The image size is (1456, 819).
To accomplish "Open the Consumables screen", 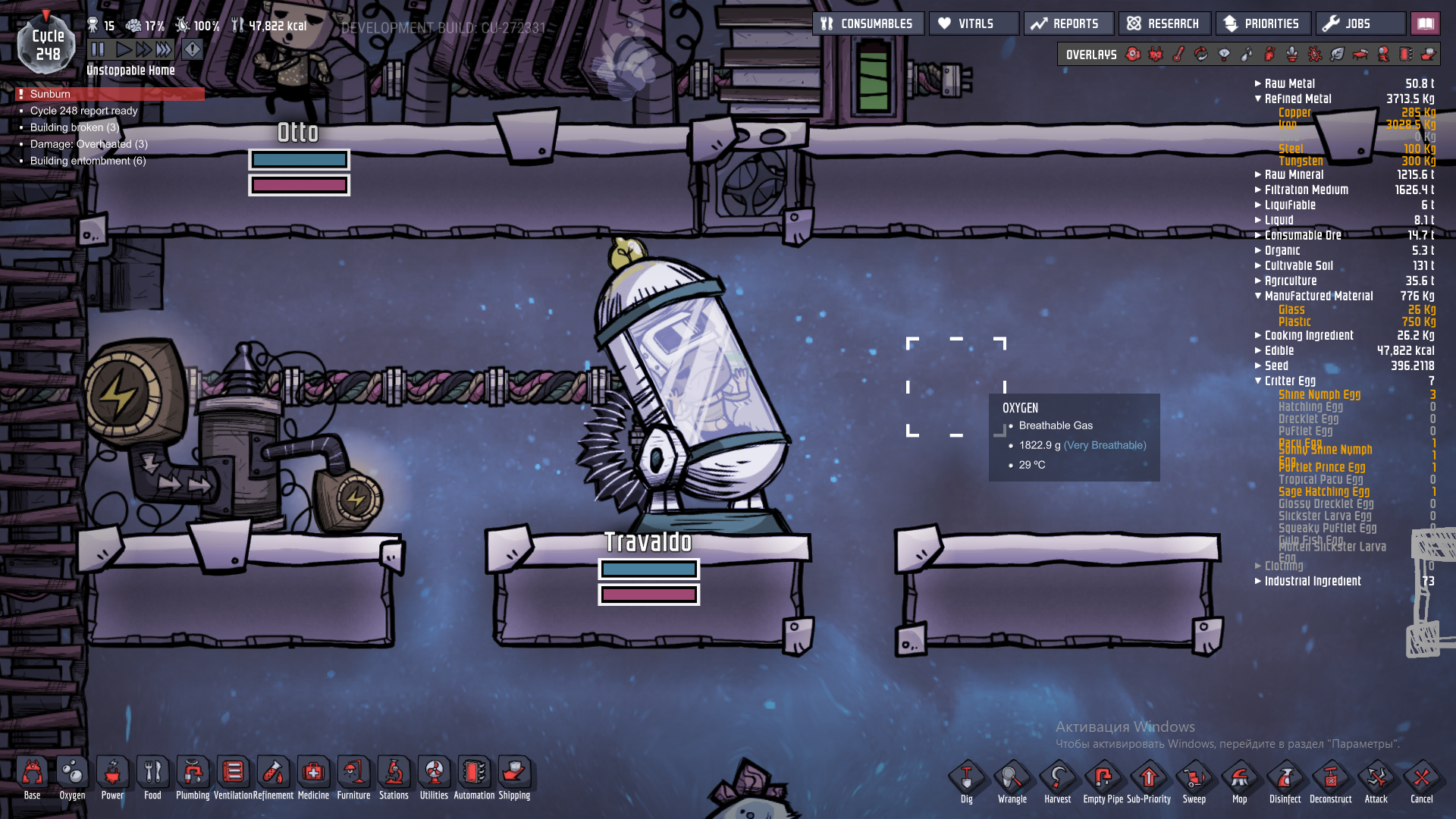I will (868, 24).
